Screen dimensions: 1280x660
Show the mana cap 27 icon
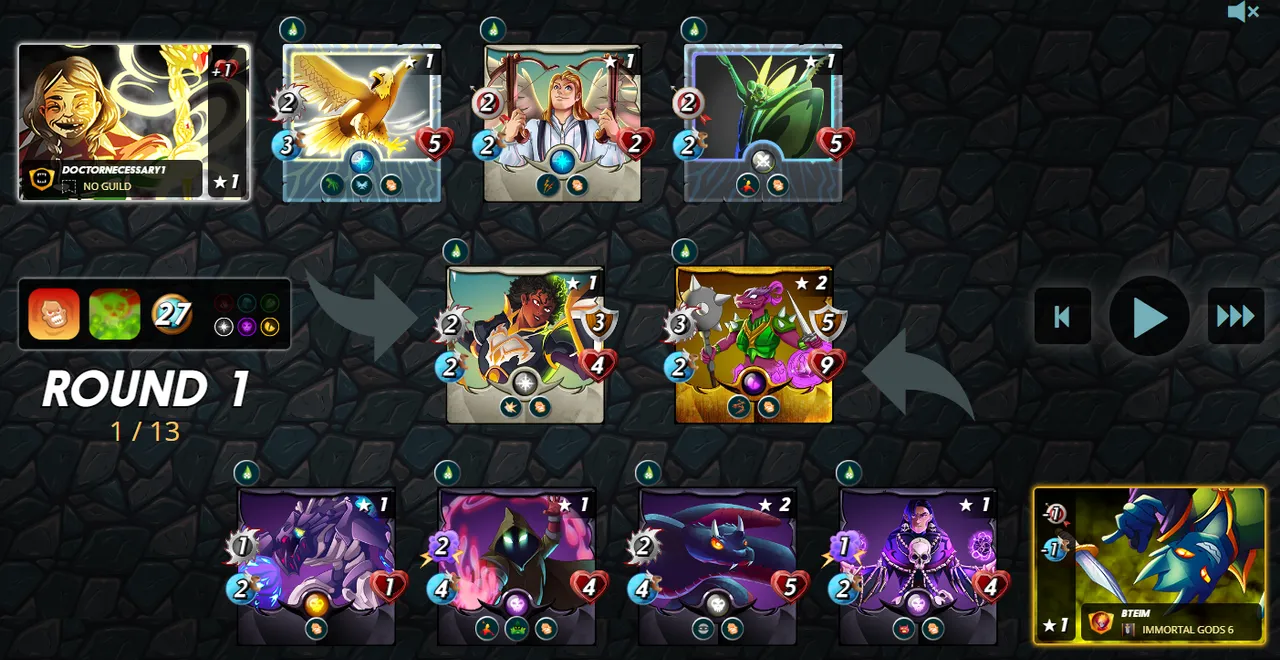click(172, 314)
